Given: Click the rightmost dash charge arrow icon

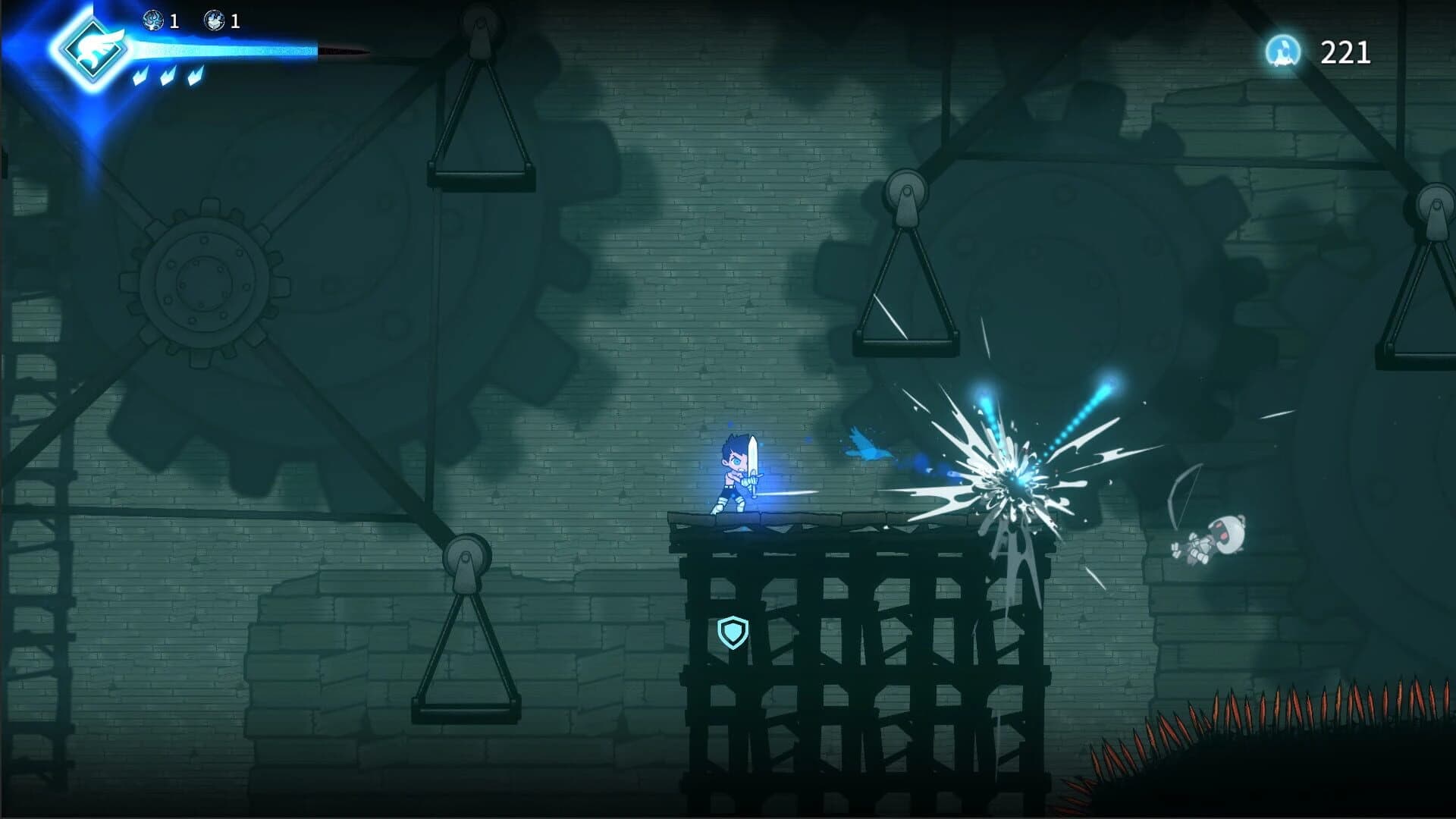Looking at the screenshot, I should [195, 76].
